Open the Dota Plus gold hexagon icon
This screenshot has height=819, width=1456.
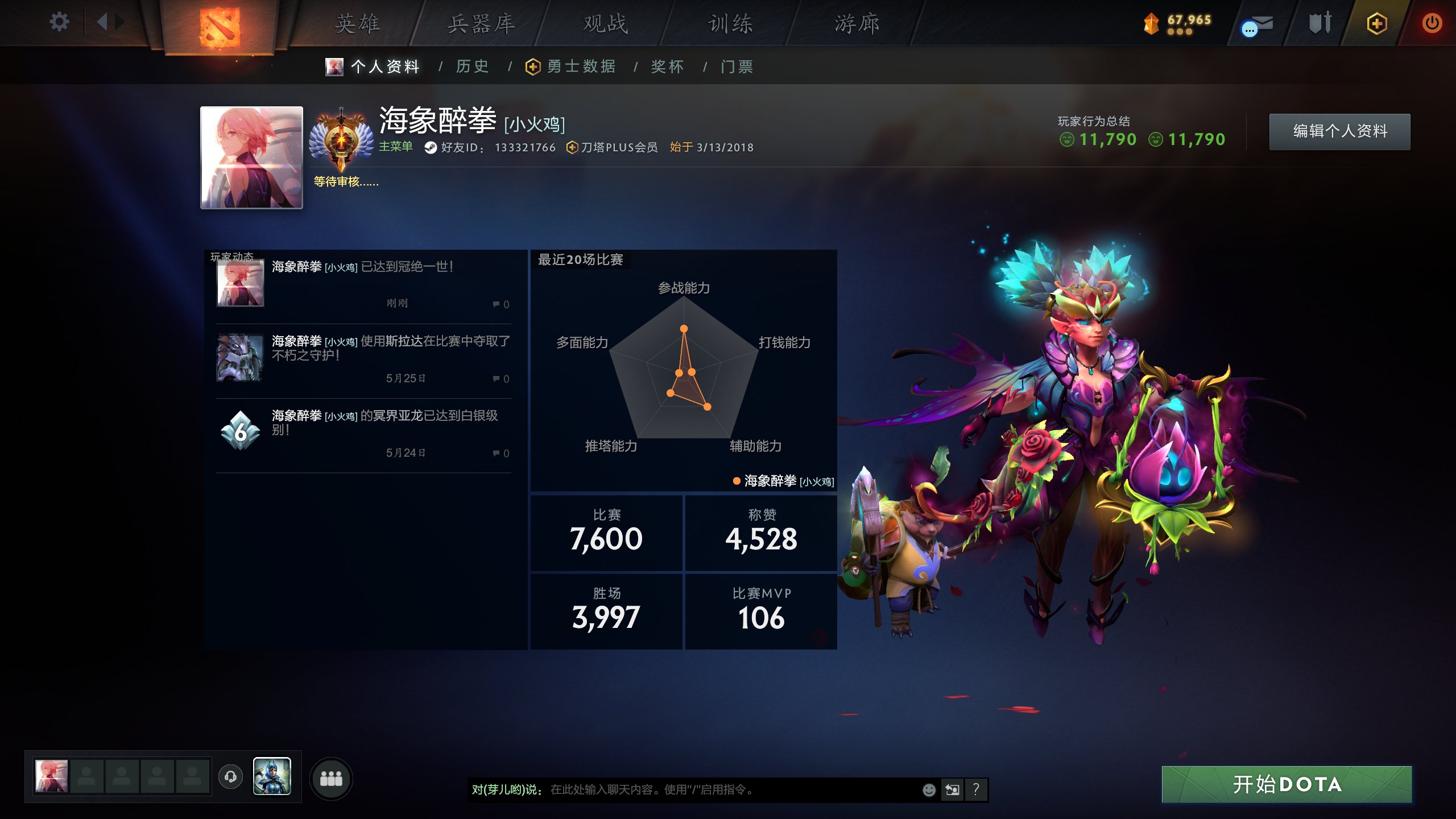click(1376, 23)
